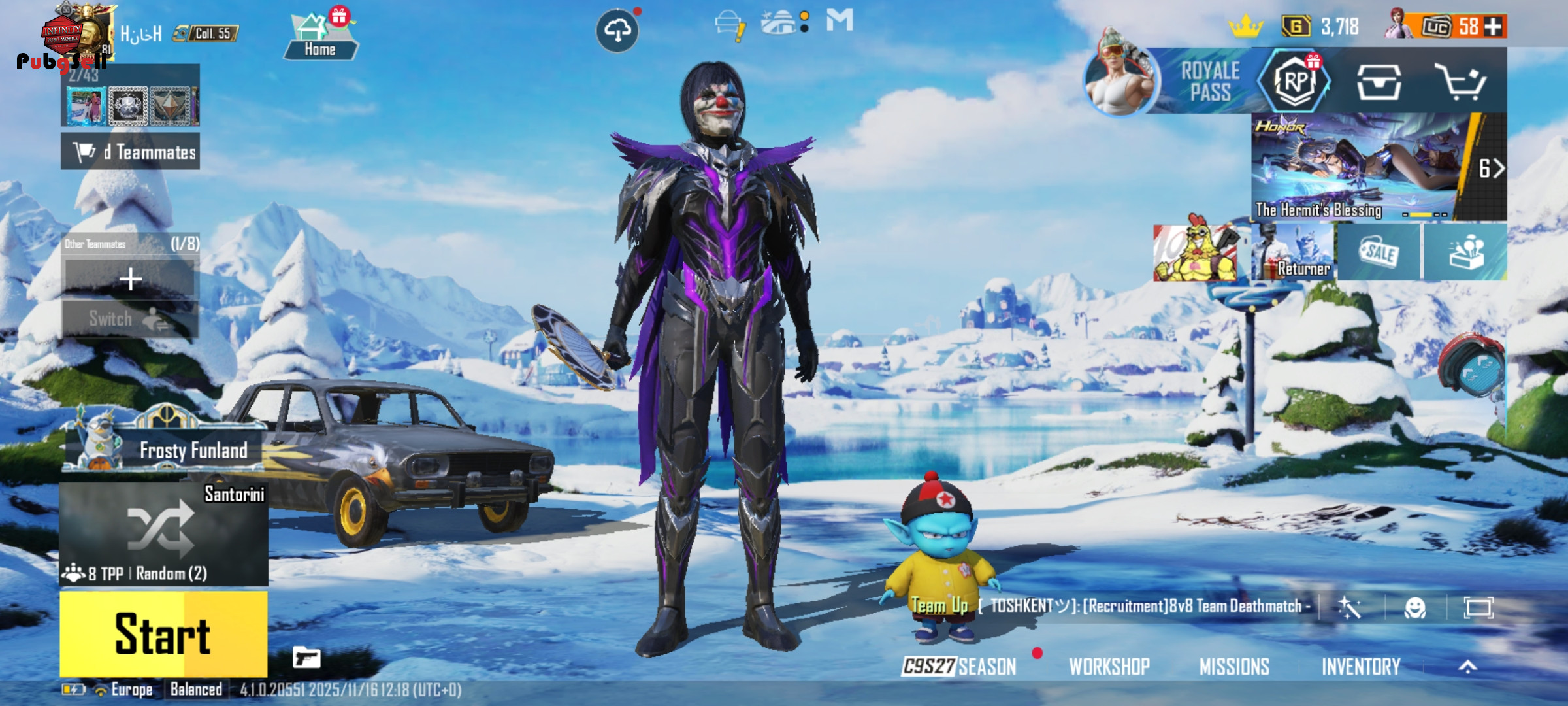The width and height of the screenshot is (1568, 706).
Task: Open the emote smiley icon
Action: 1415,608
